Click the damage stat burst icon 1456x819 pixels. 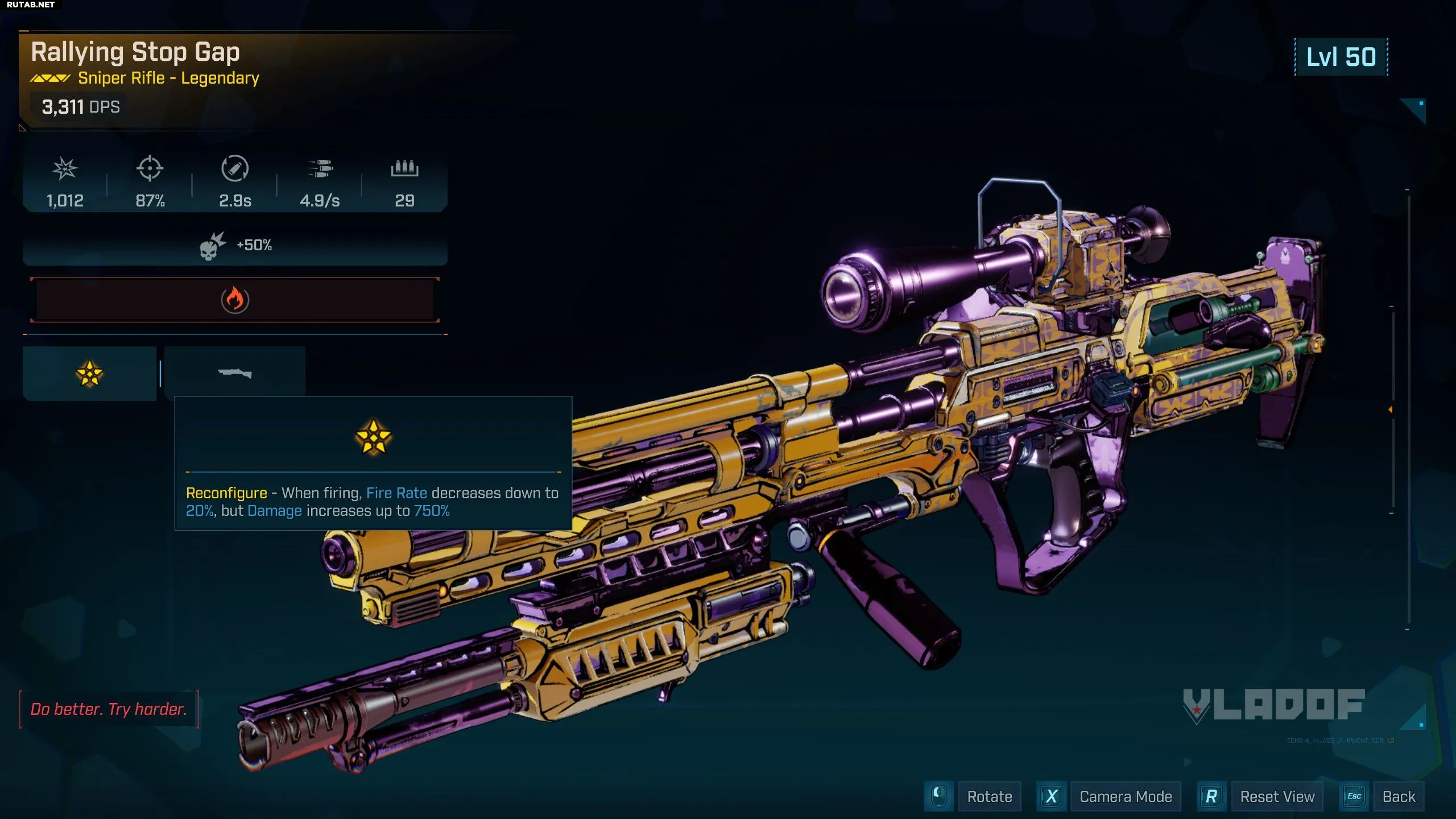pyautogui.click(x=65, y=169)
